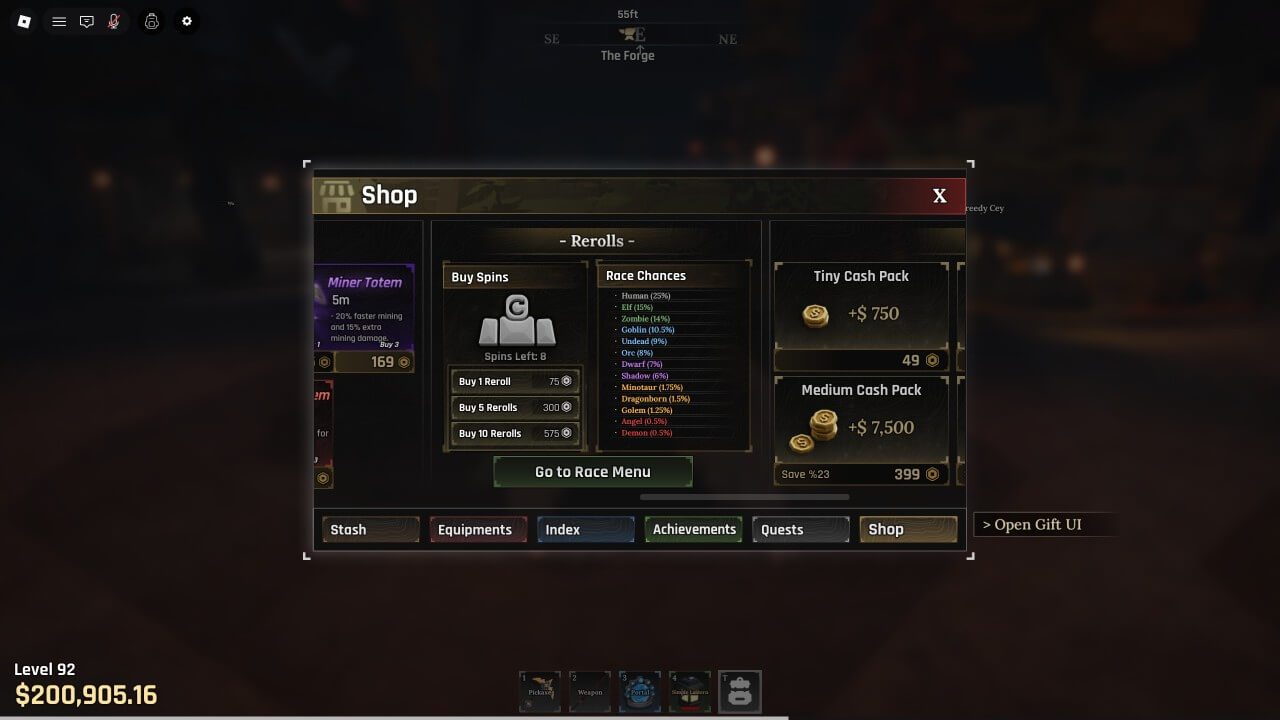
Task: Open the gear settings icon
Action: click(186, 21)
